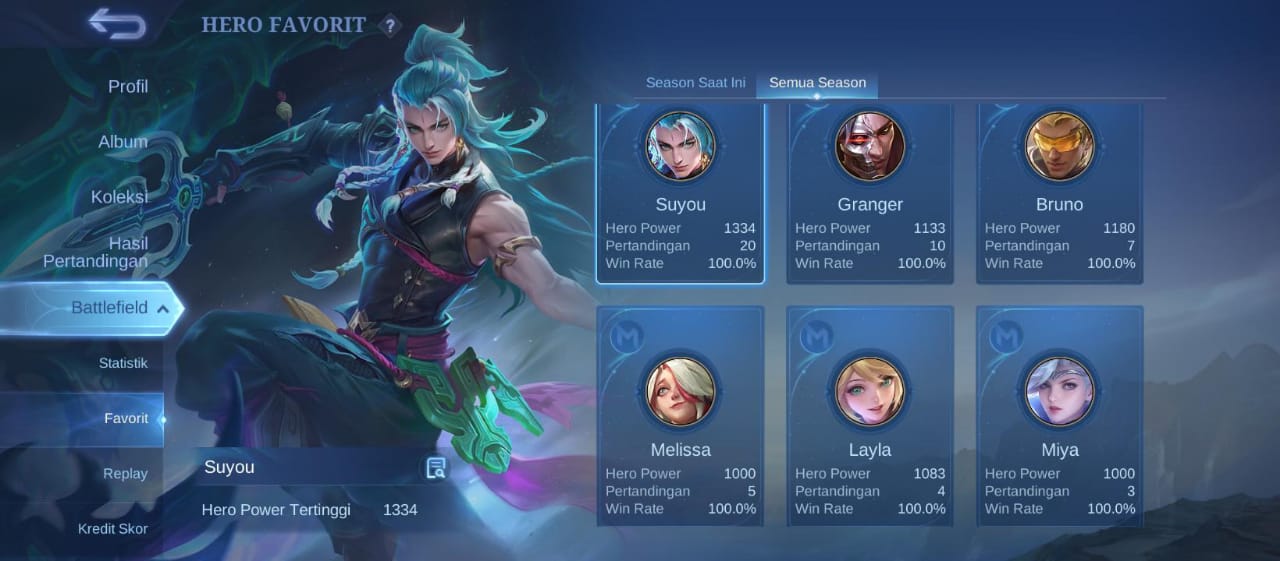Switch to the Season Saat Ini tab

point(696,83)
